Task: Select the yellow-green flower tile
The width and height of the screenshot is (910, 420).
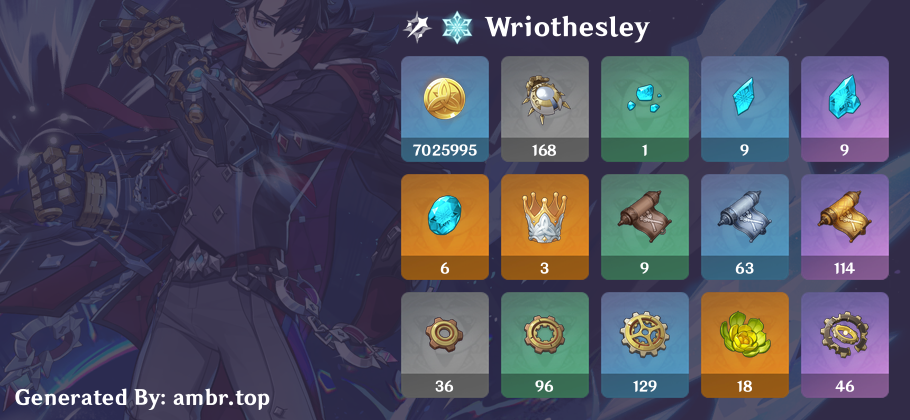Action: [744, 344]
